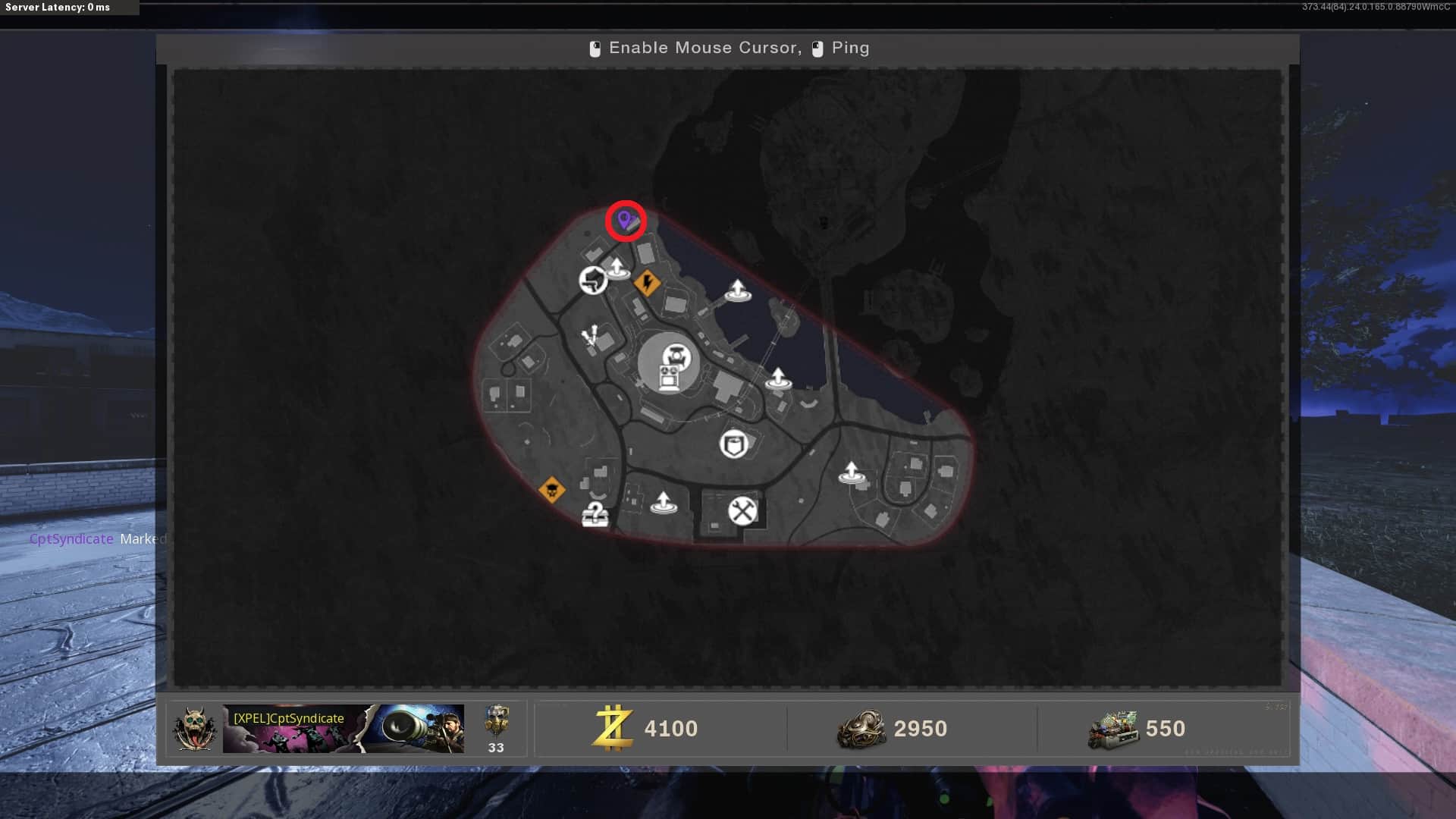The height and width of the screenshot is (819, 1456).
Task: Select the purple ping marker
Action: pos(625,221)
